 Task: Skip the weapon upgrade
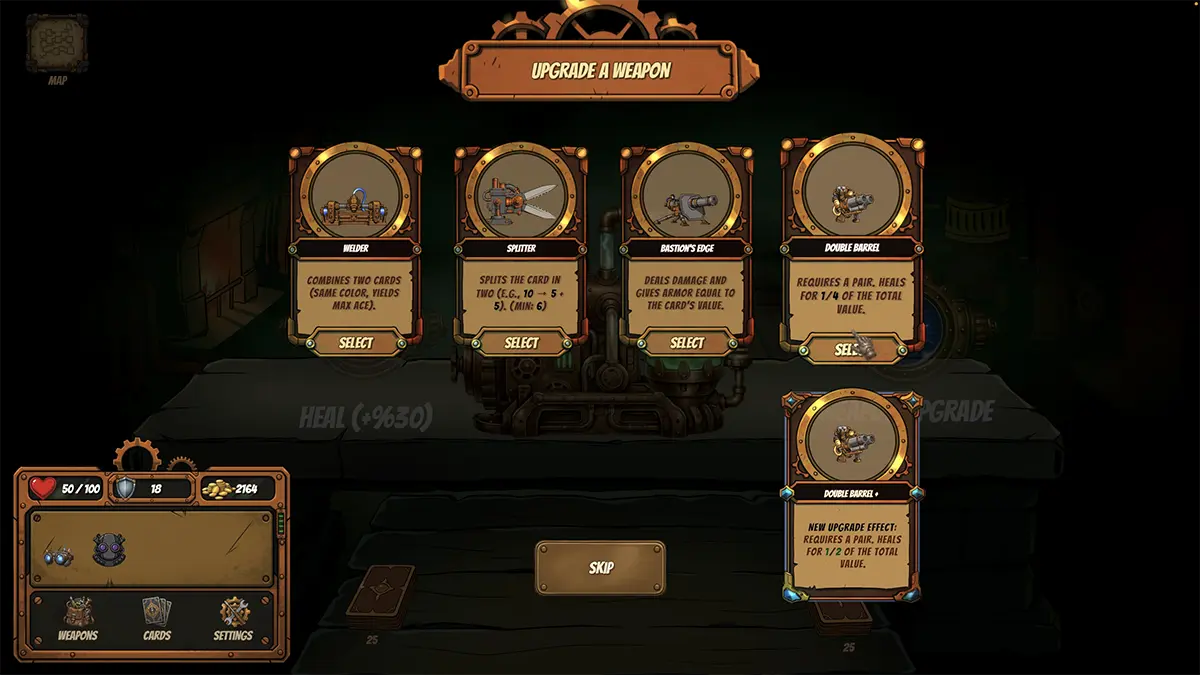pos(600,568)
